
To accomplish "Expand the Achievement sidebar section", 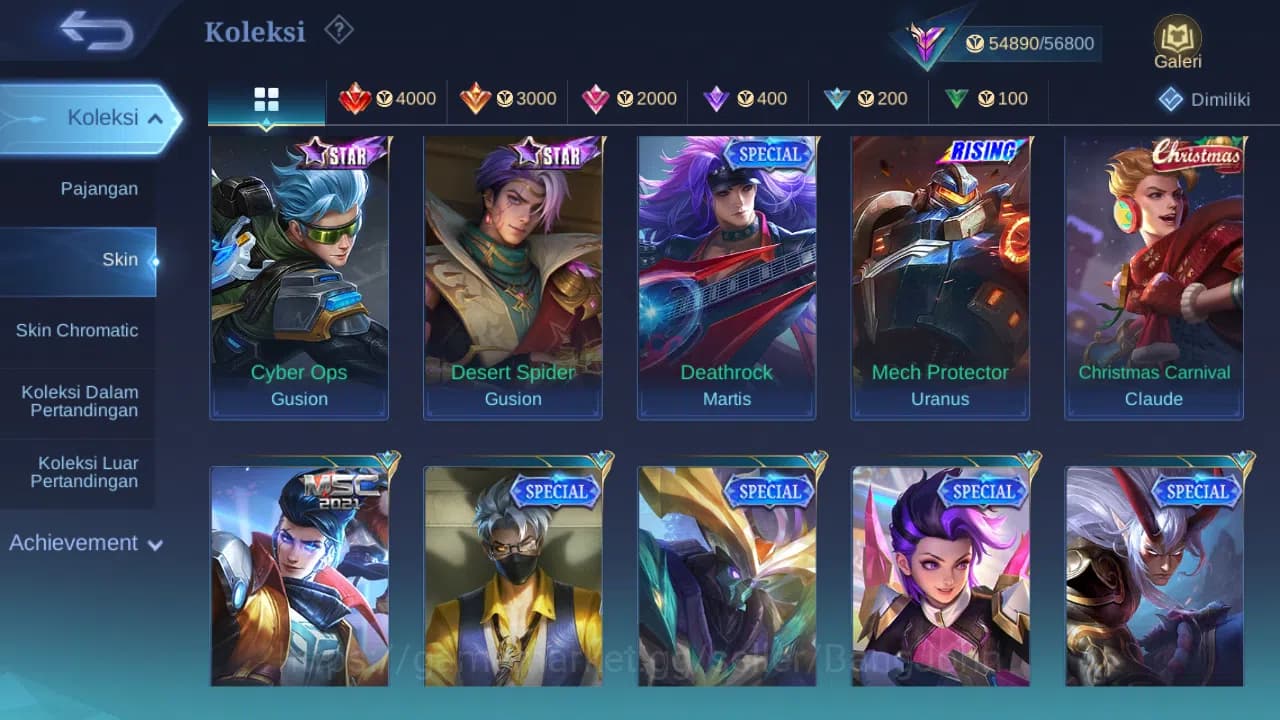I will point(84,543).
